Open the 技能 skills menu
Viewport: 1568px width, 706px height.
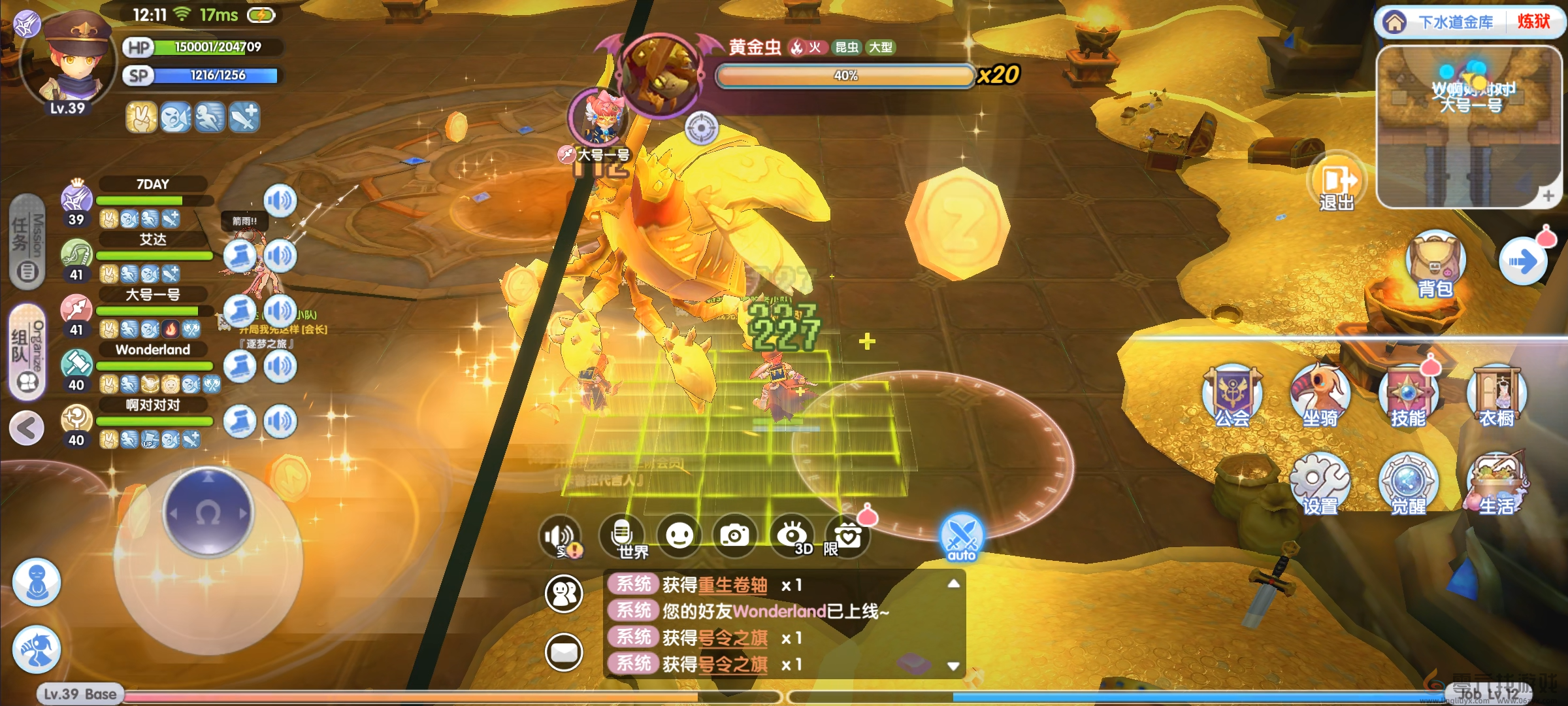pos(1408,395)
